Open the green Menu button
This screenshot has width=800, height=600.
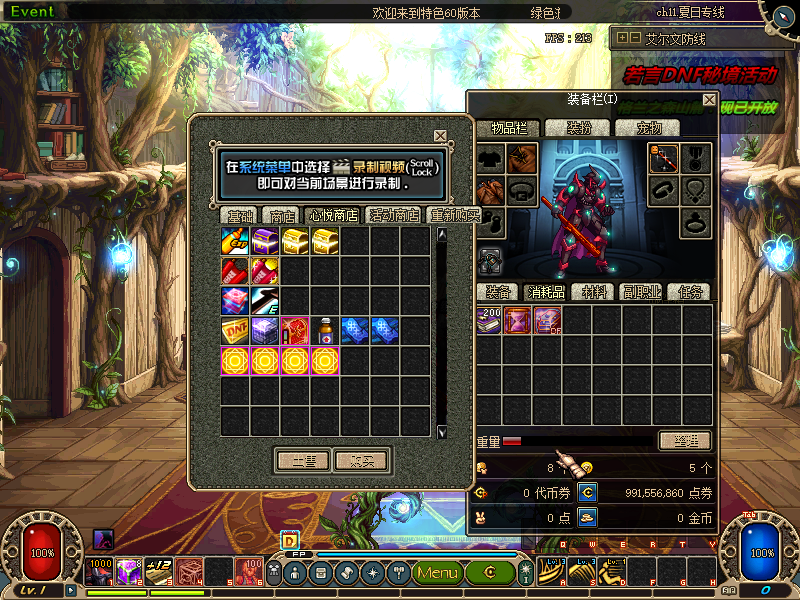pyautogui.click(x=437, y=572)
